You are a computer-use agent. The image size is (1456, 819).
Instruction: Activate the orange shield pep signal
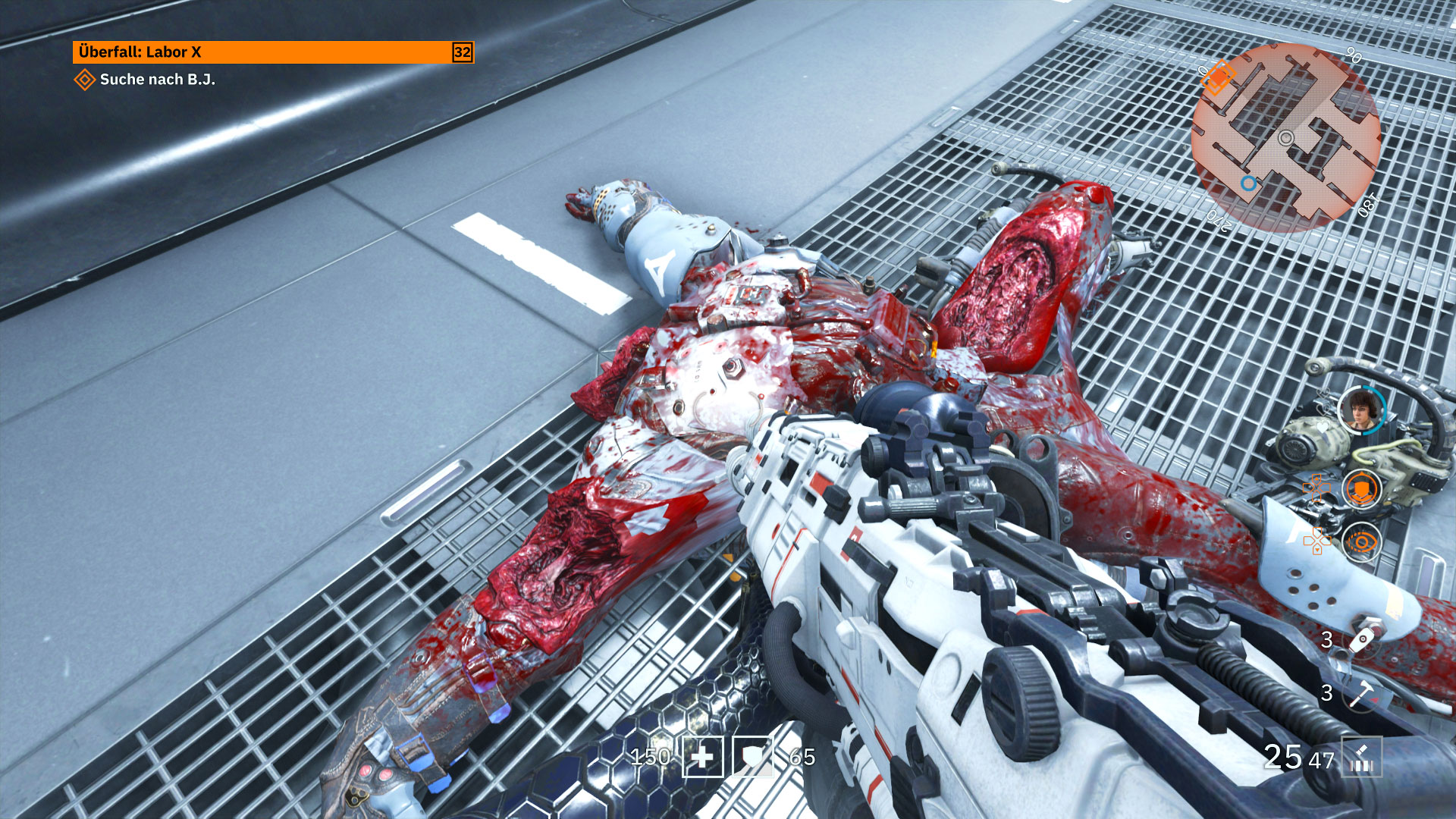tap(1361, 488)
